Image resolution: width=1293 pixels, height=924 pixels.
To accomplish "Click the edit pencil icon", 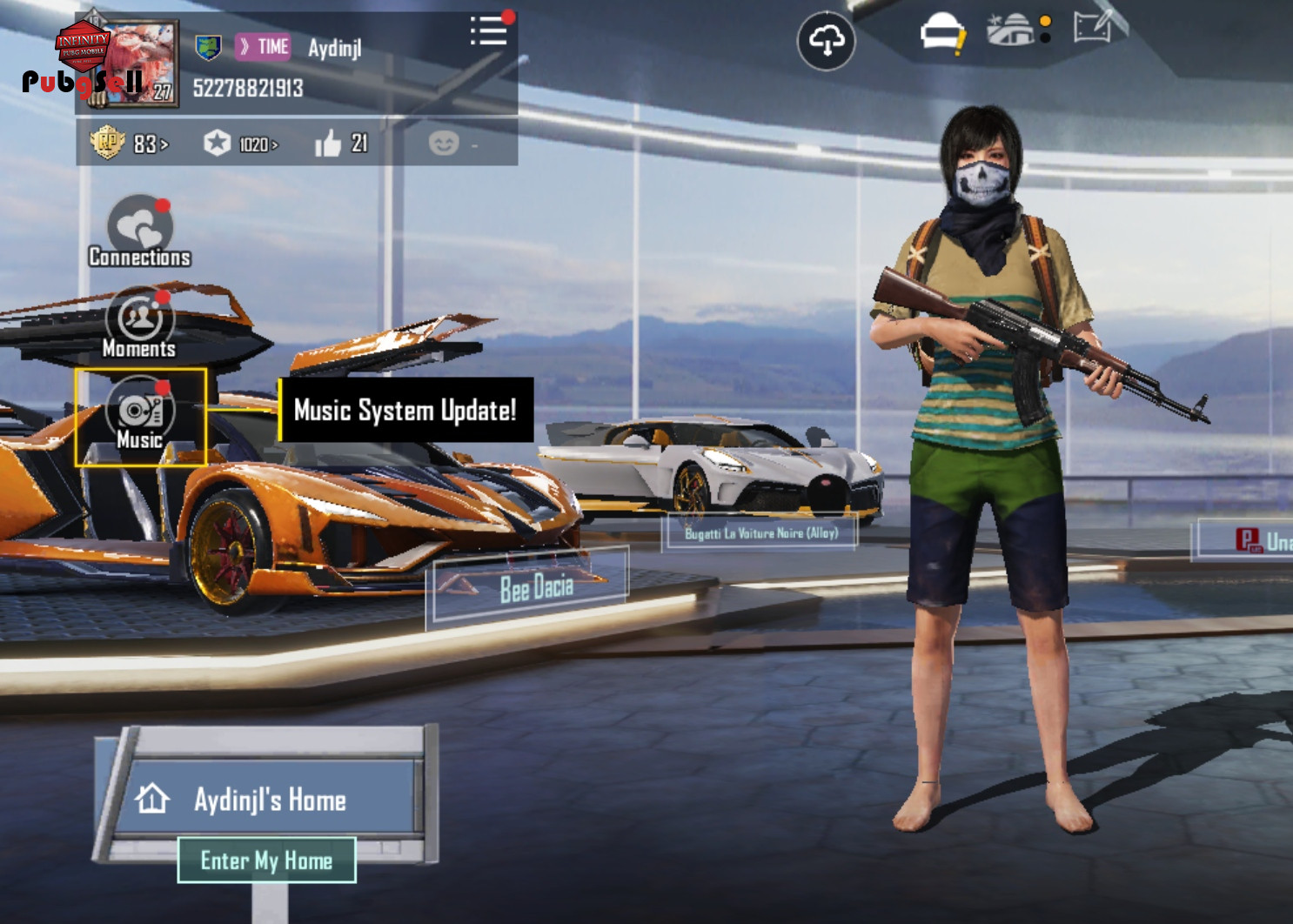I will coord(1094,28).
